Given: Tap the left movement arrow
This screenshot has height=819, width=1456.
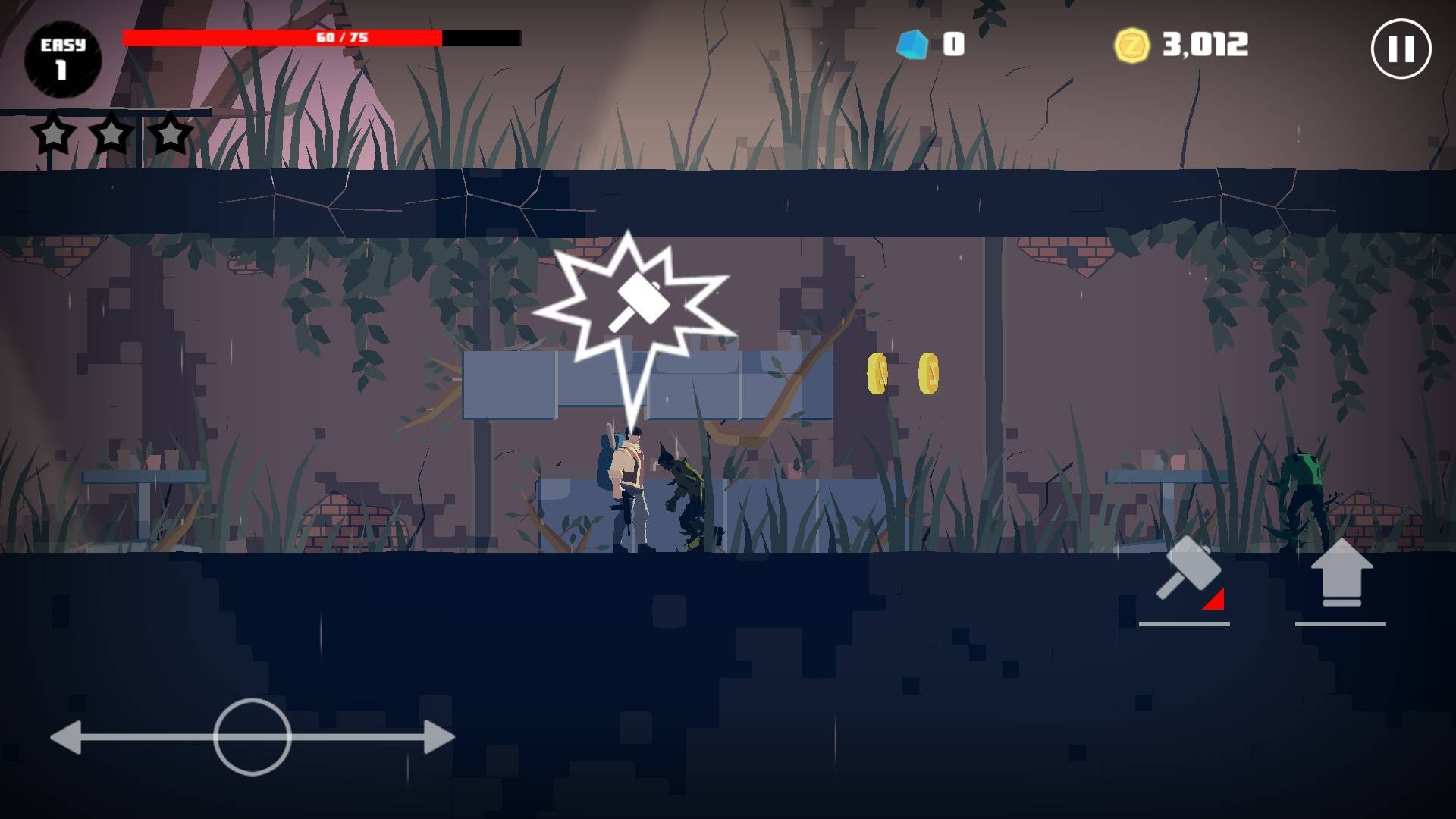Looking at the screenshot, I should coord(67,738).
